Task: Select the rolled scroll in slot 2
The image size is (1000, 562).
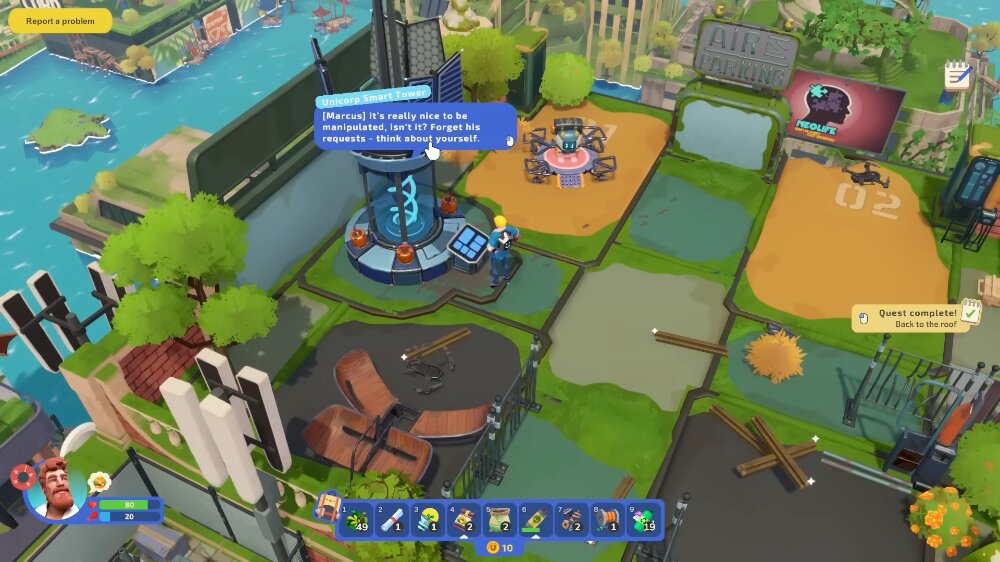Action: click(x=393, y=520)
